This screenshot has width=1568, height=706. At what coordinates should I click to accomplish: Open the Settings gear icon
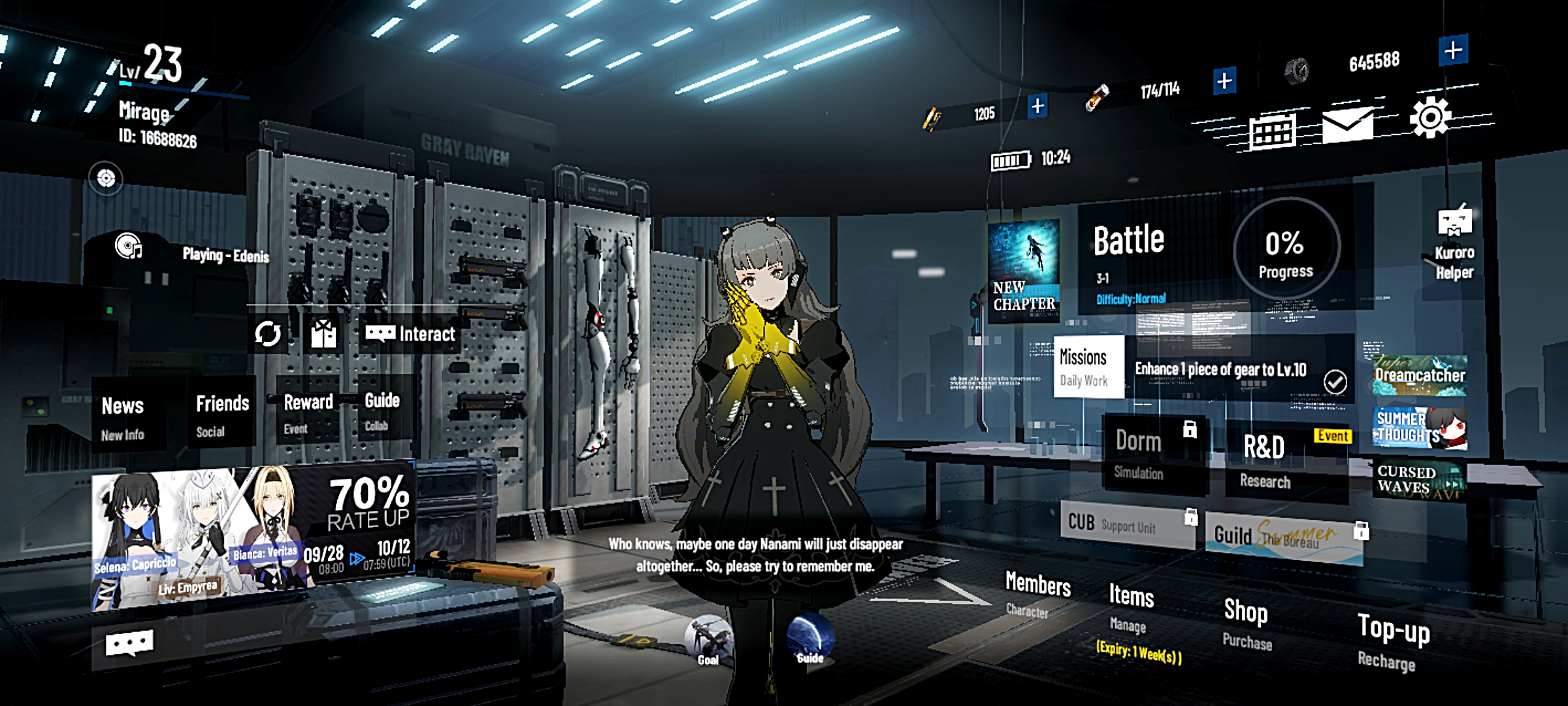click(1430, 118)
